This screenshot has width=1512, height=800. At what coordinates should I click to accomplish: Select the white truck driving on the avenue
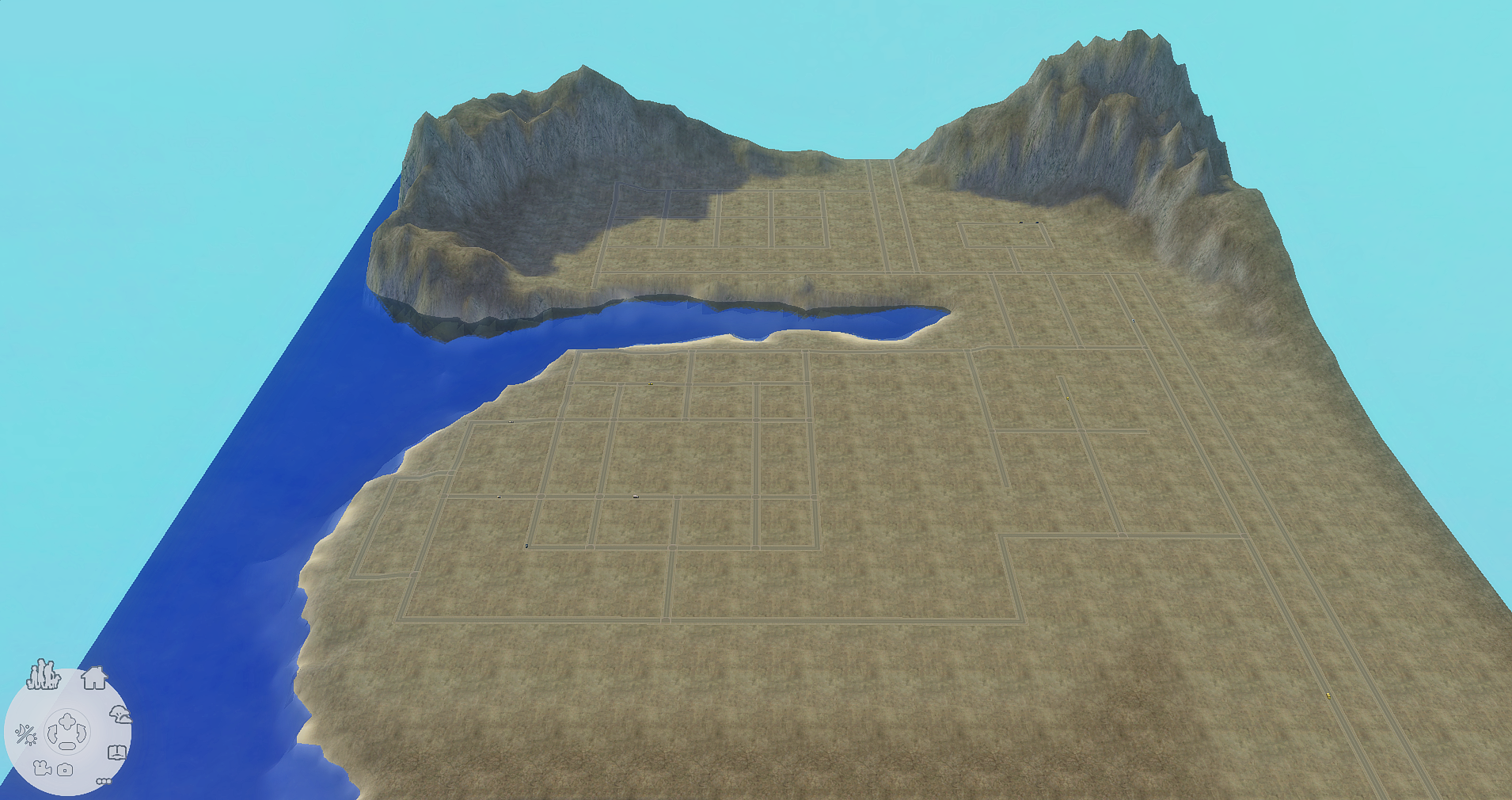(636, 497)
